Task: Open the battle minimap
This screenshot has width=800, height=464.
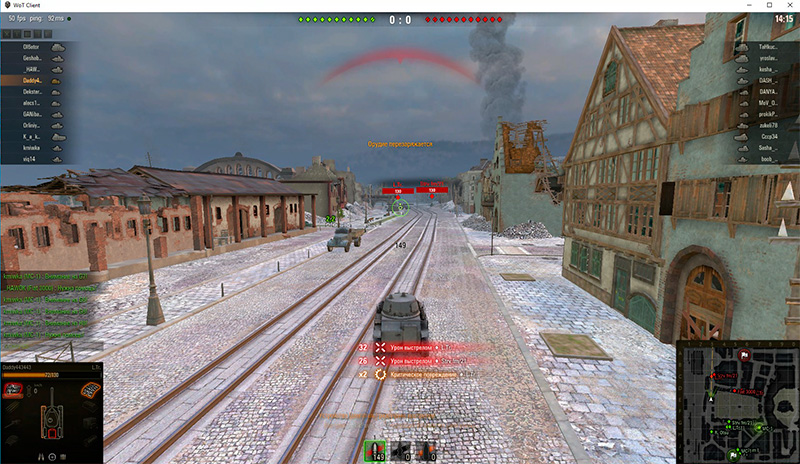Action: coord(736,400)
